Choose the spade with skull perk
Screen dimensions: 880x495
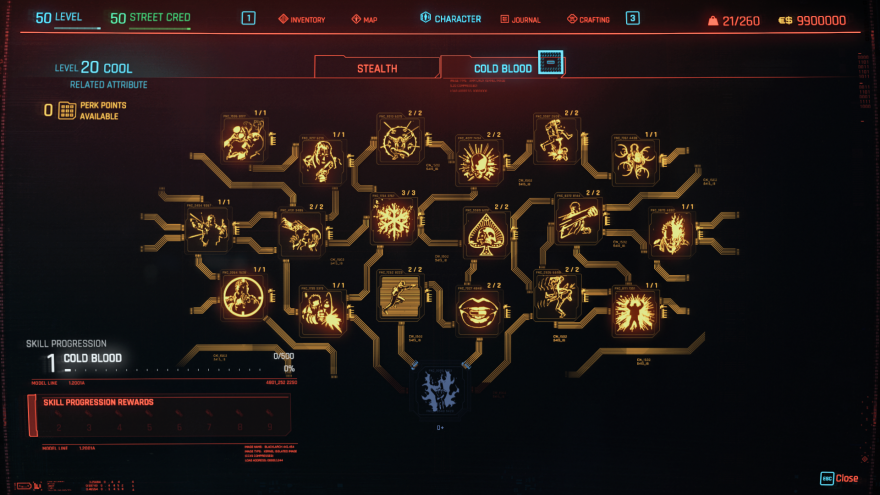485,231
